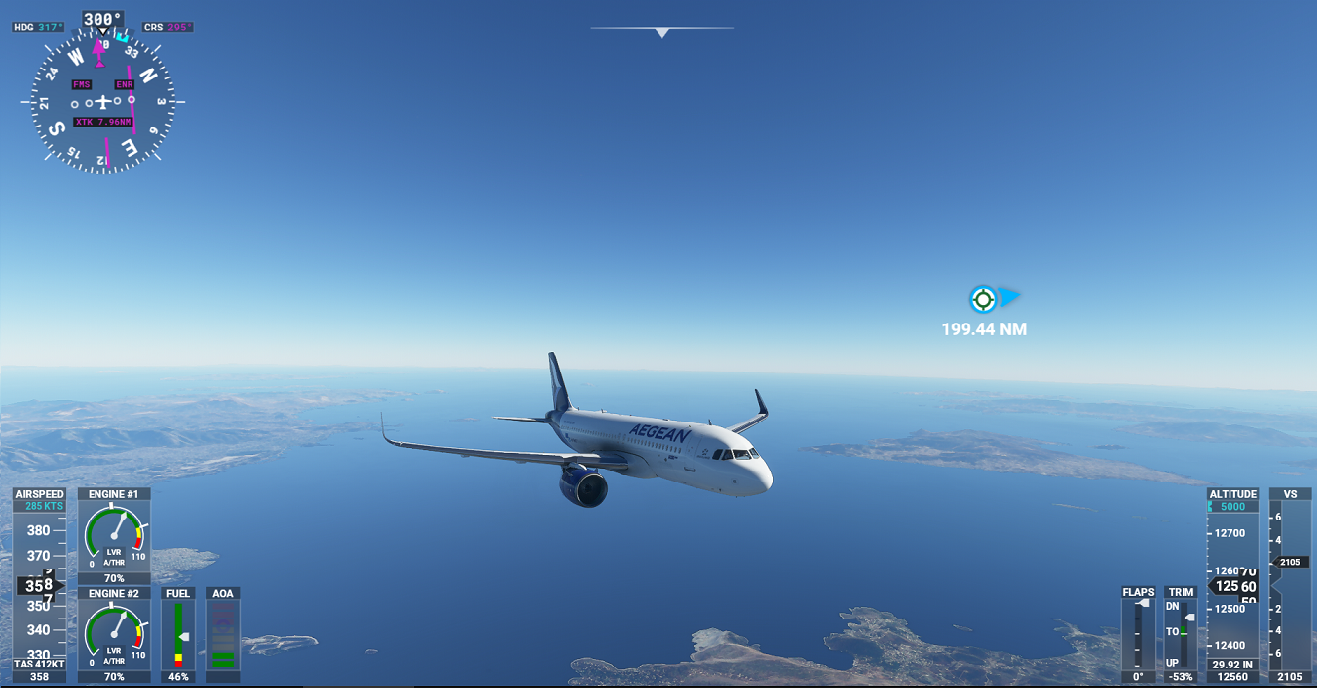Select the 199.44 NM waypoint marker
The height and width of the screenshot is (688, 1317).
[x=983, y=299]
